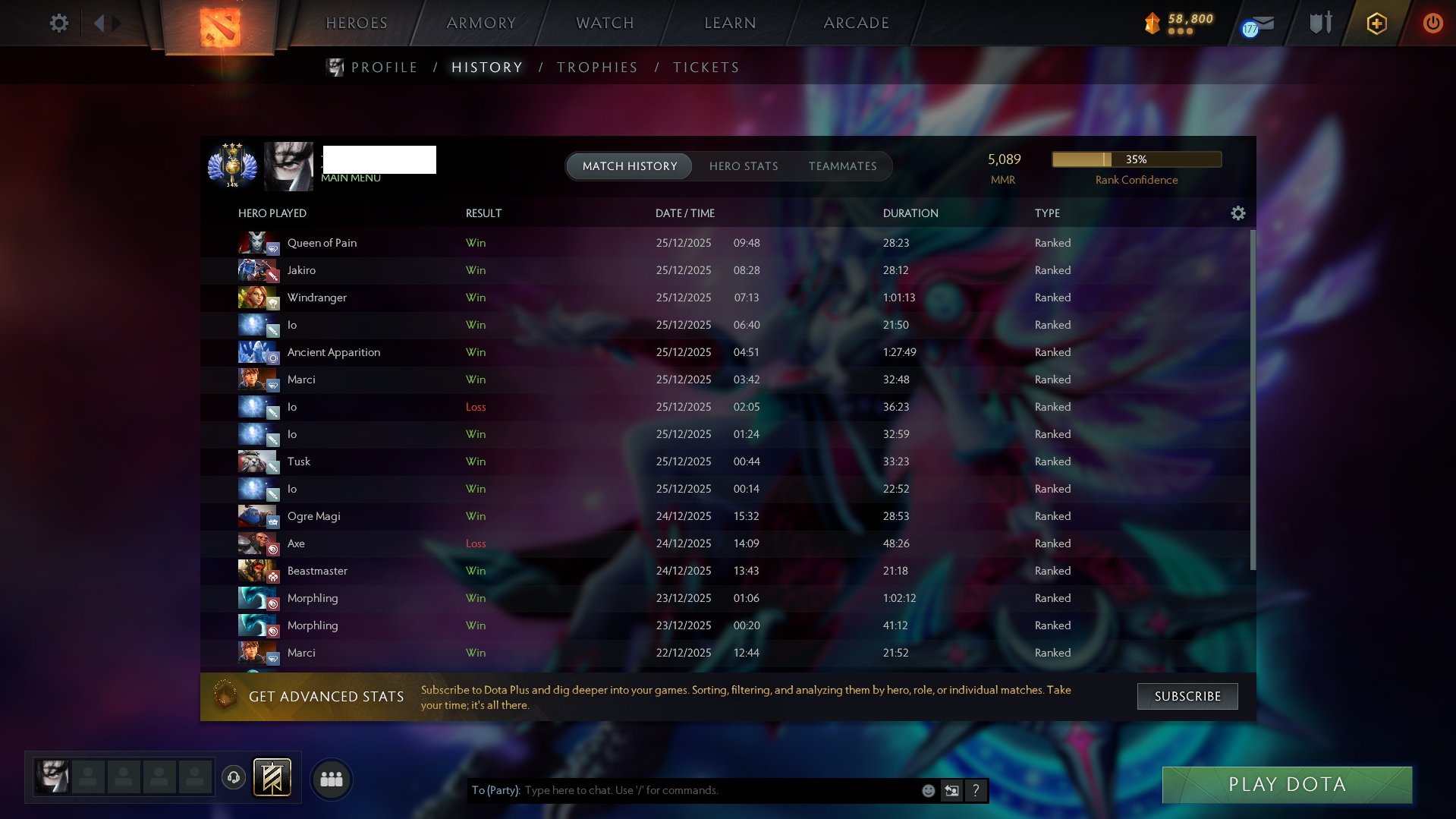Switch to the TEAMMATES tab
The image size is (1456, 819).
click(842, 165)
